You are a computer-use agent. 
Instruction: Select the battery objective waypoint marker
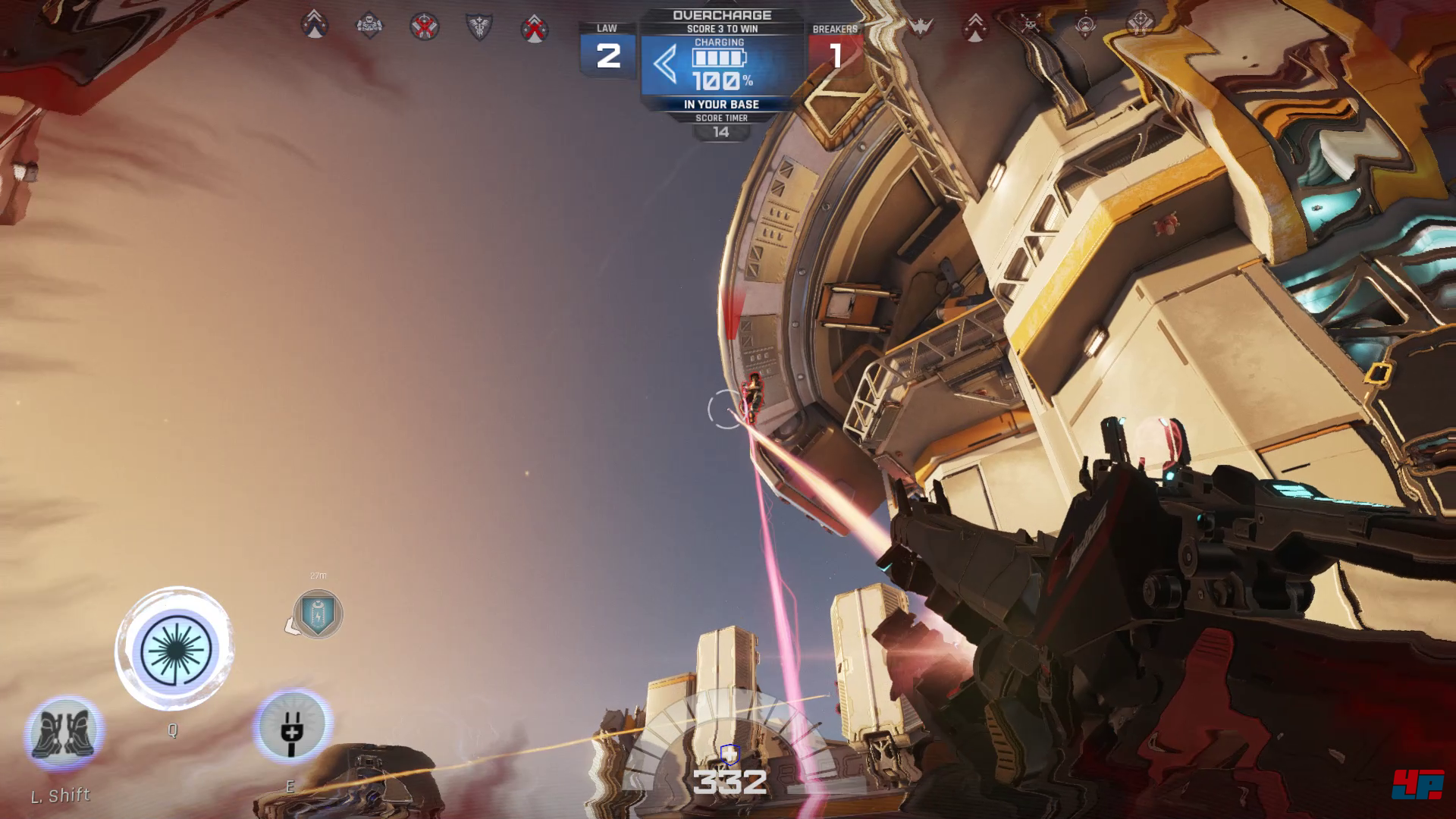coord(318,613)
